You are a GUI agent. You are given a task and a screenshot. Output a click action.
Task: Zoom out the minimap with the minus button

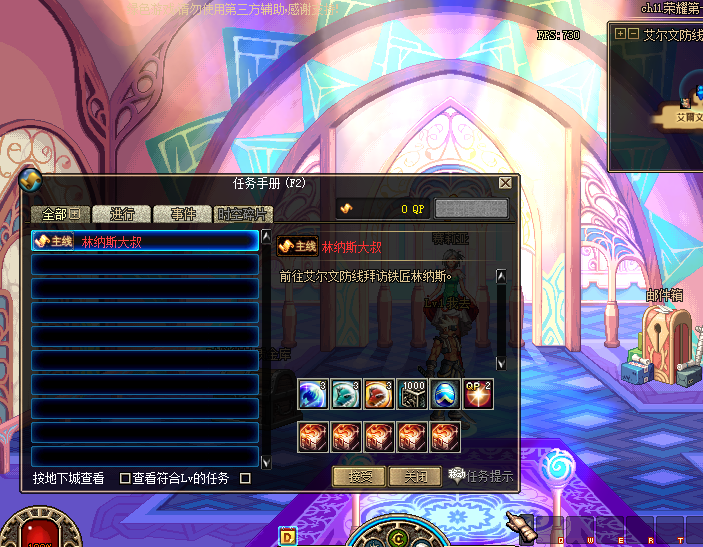coord(633,33)
